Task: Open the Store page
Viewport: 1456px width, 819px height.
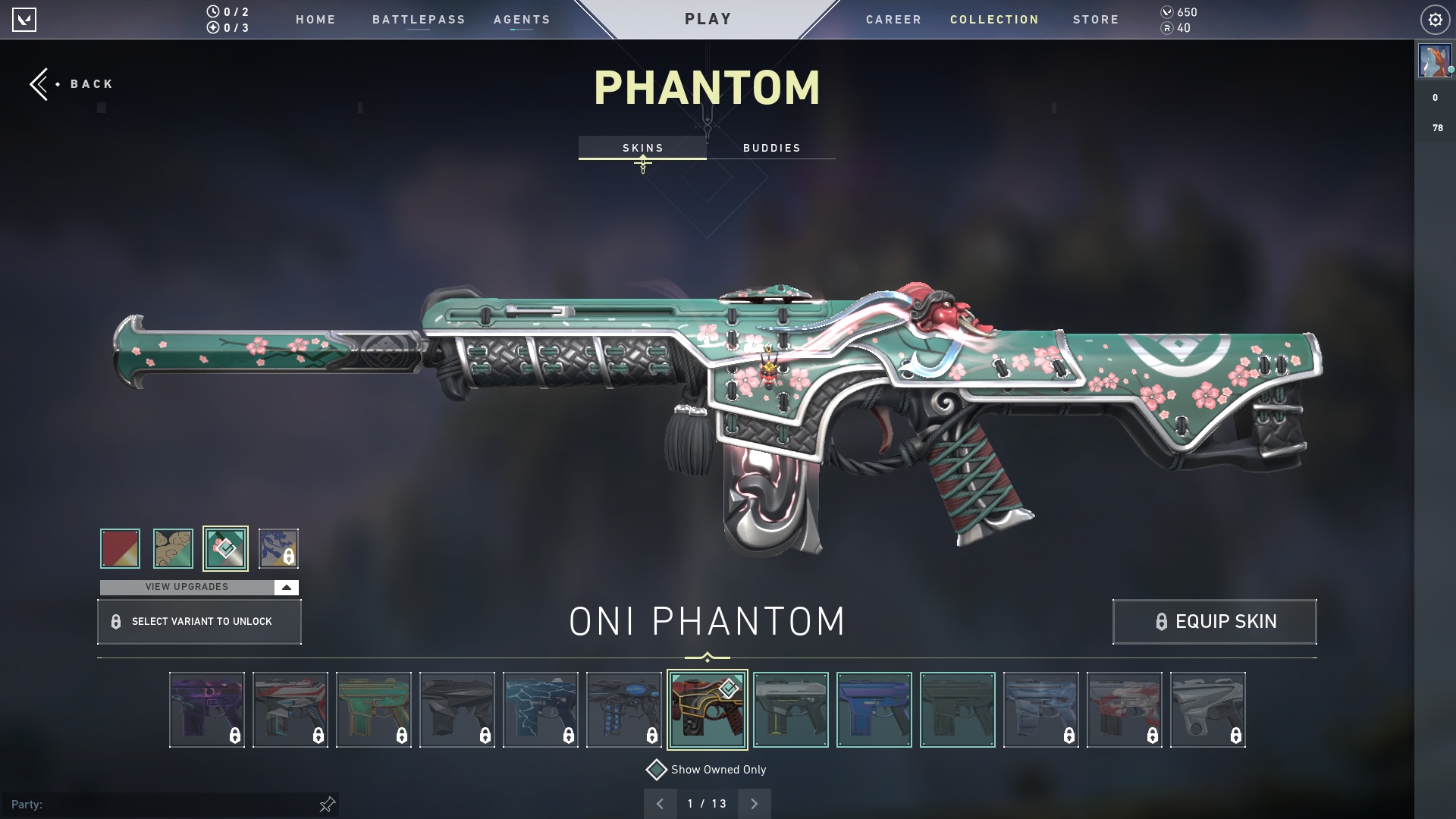Action: tap(1095, 20)
